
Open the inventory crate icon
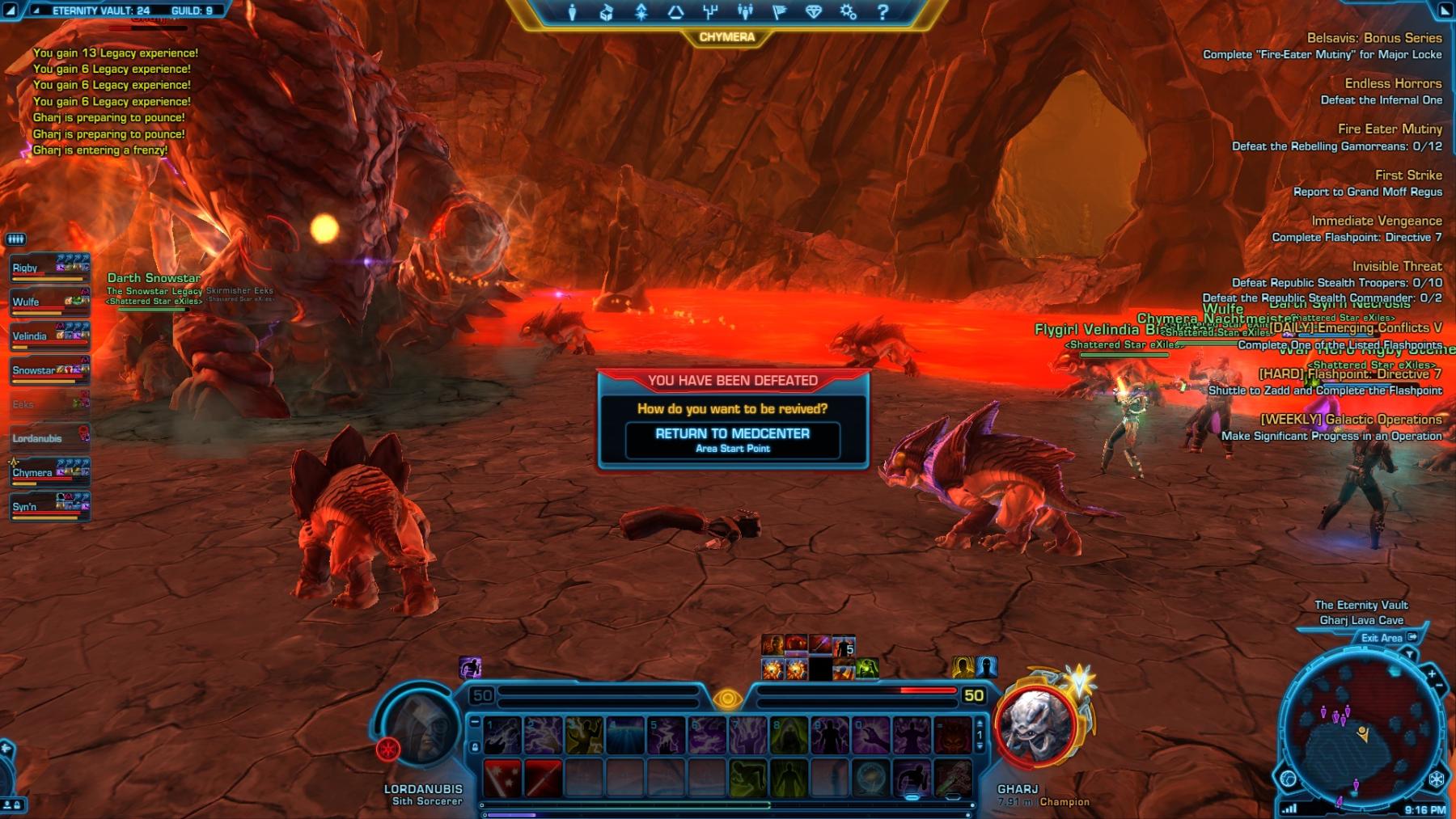(607, 12)
